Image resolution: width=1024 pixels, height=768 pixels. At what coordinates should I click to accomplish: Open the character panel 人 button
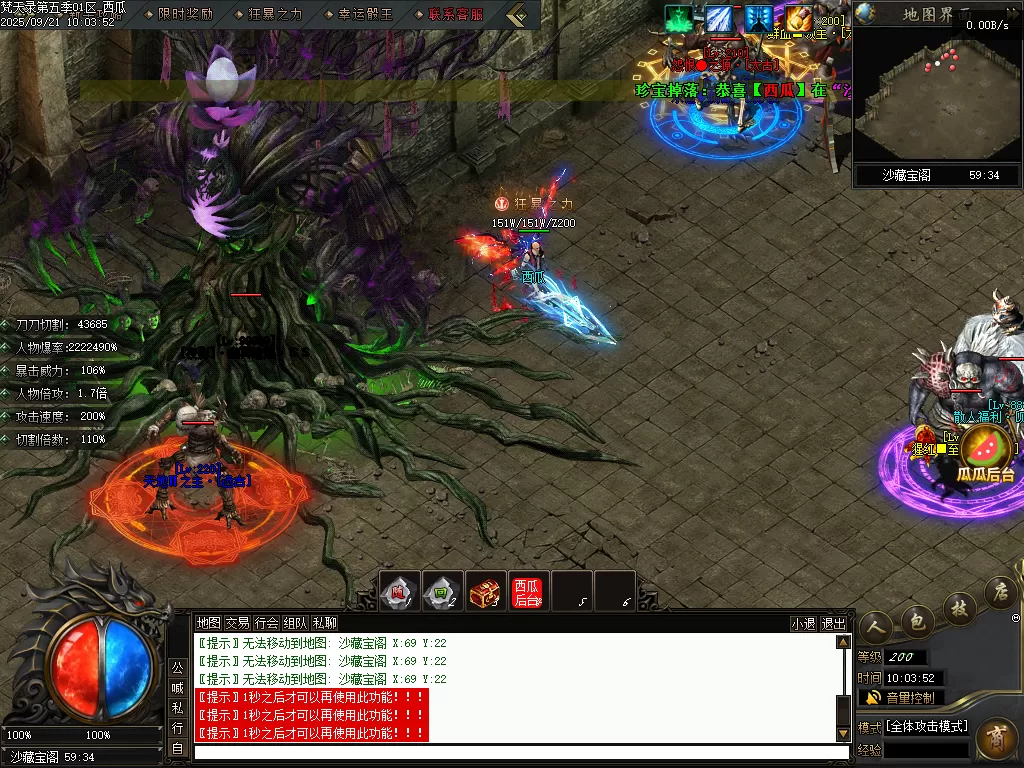coord(874,628)
